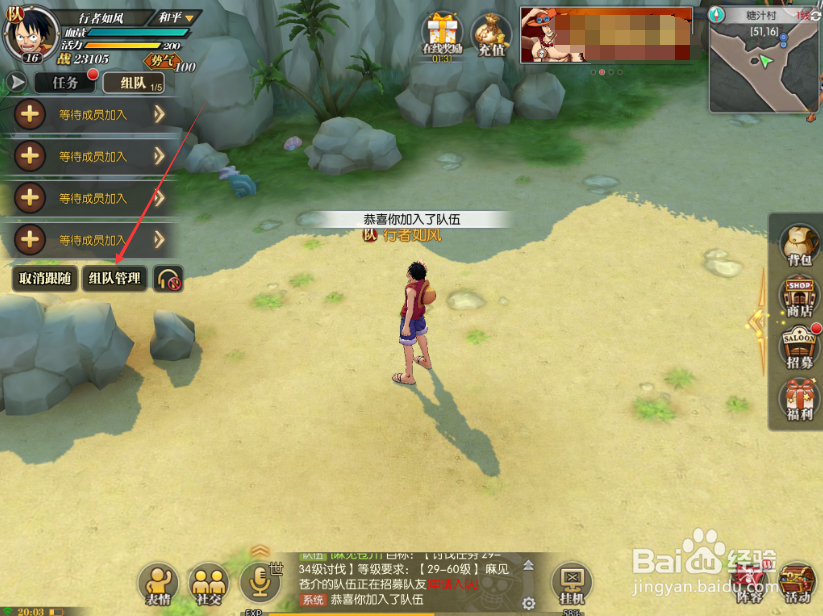Open the 社交 social menu
The height and width of the screenshot is (616, 823).
[209, 583]
